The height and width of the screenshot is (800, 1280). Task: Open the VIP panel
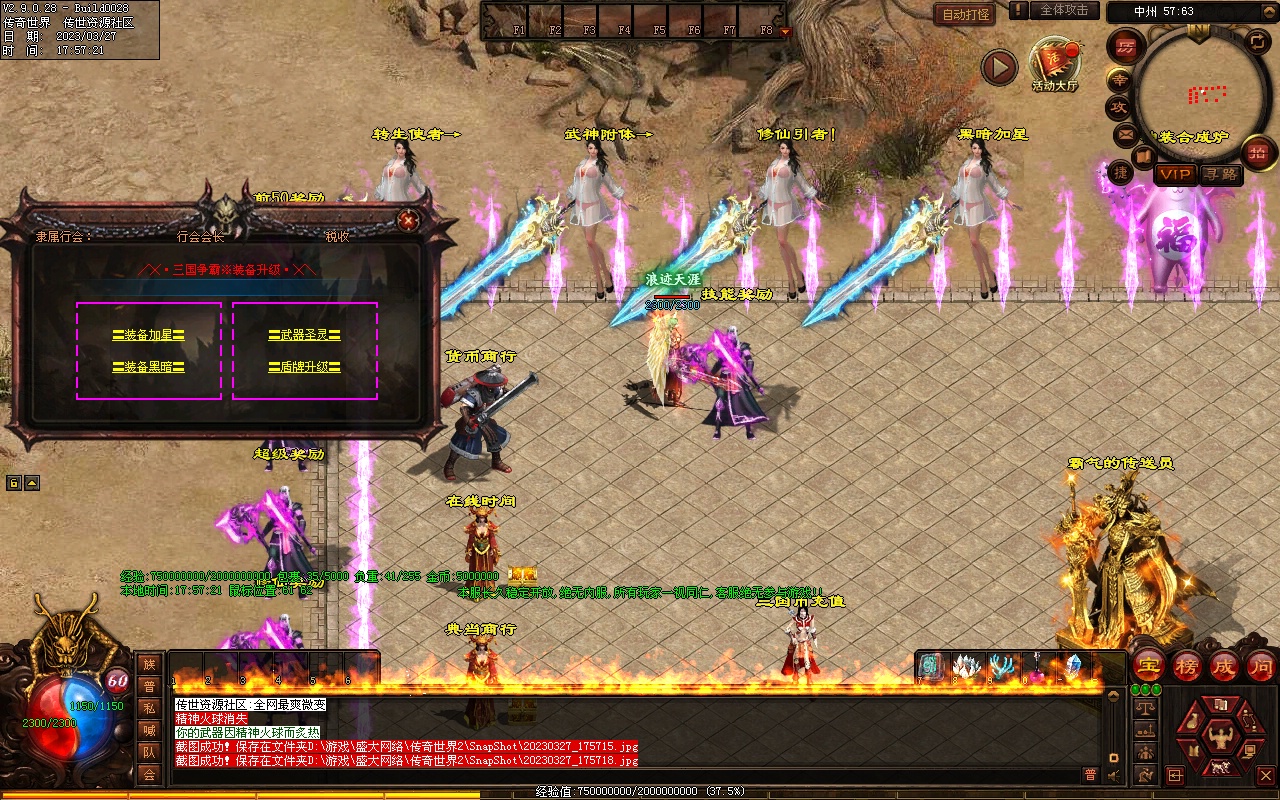pyautogui.click(x=1176, y=174)
